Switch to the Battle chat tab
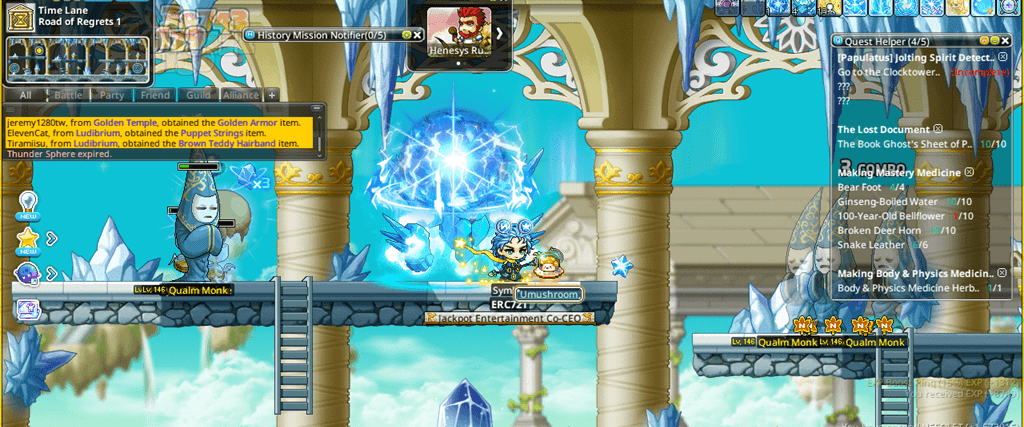1024x427 pixels. (68, 95)
